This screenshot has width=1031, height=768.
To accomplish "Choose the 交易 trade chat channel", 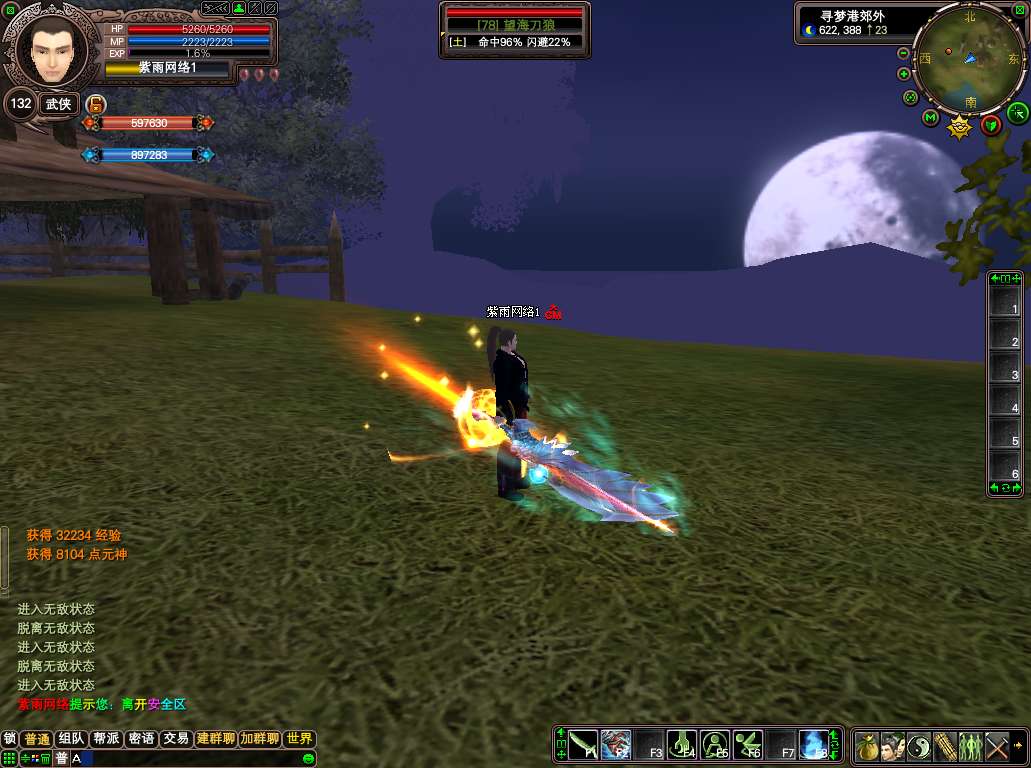I will 176,739.
